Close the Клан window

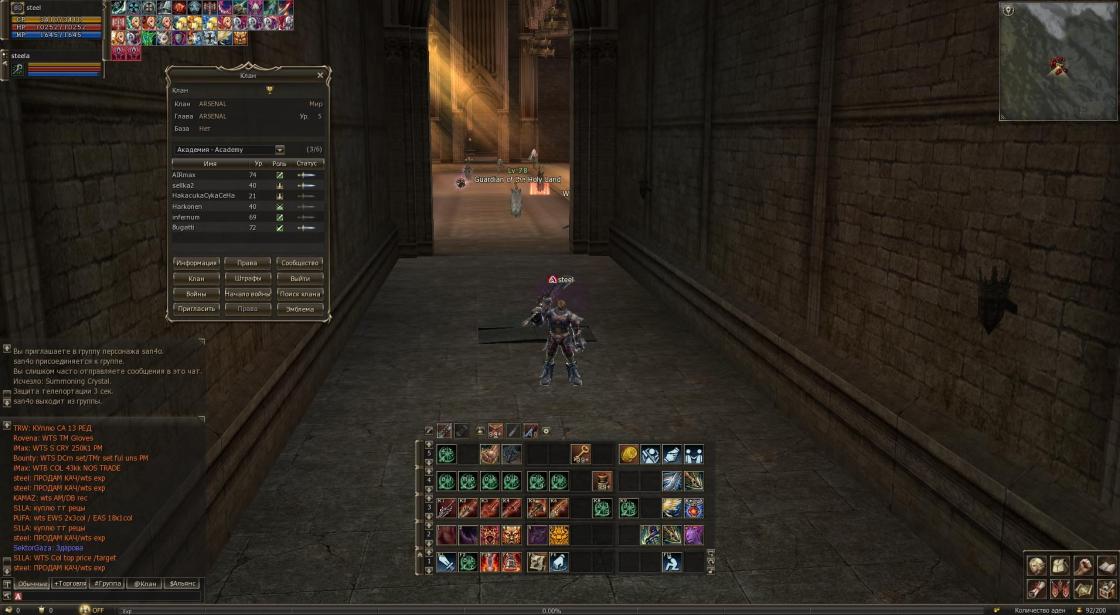[x=320, y=75]
